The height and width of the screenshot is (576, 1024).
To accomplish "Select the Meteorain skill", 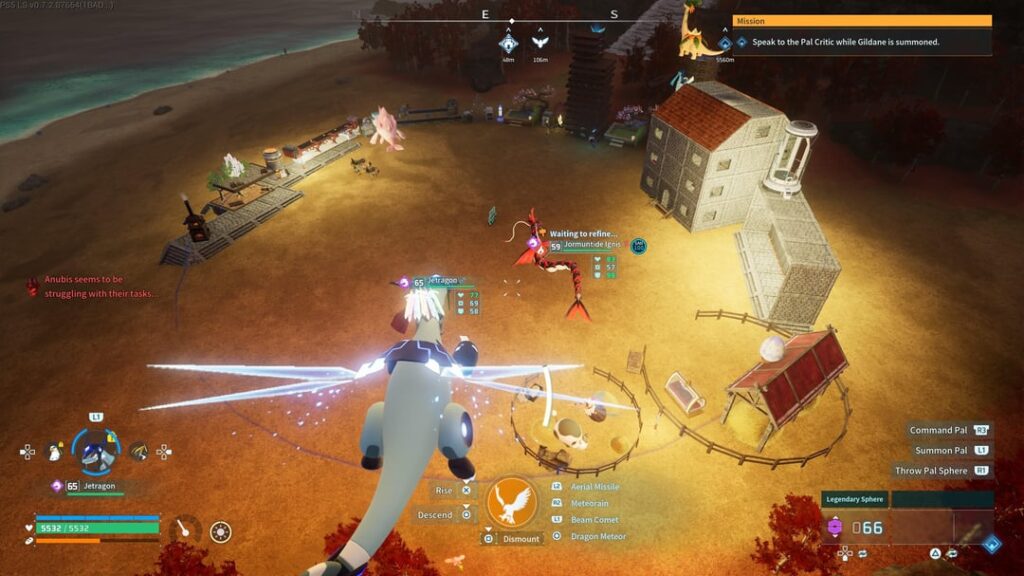I will click(589, 503).
